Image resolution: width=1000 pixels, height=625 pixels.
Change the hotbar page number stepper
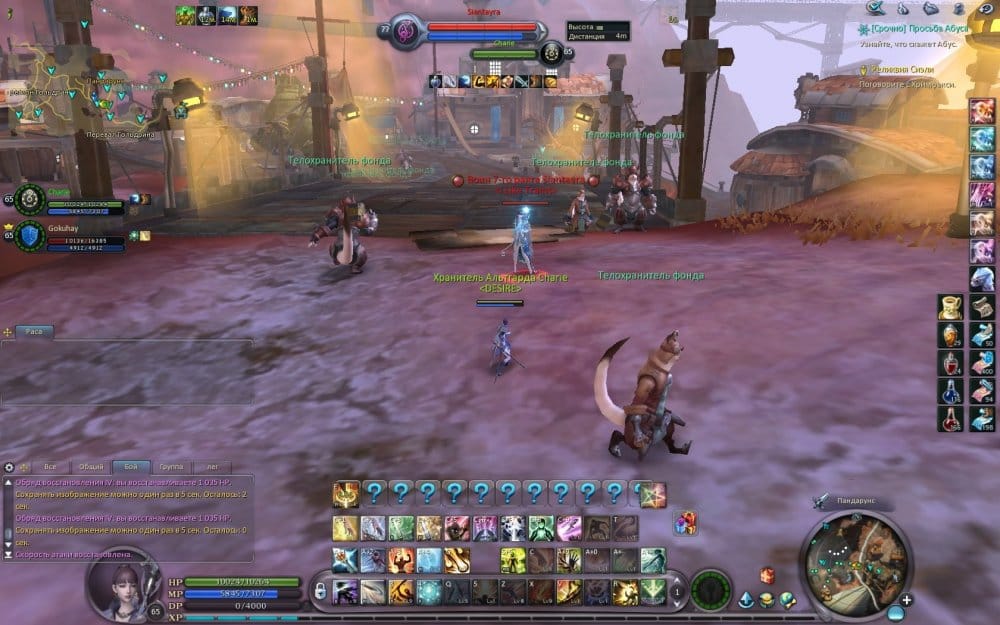click(x=676, y=591)
